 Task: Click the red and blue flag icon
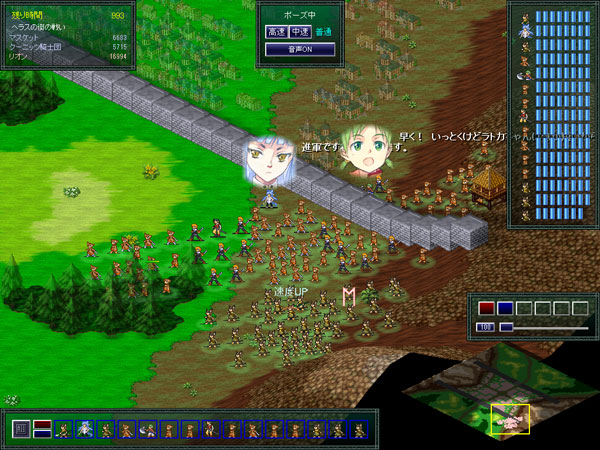(x=42, y=430)
